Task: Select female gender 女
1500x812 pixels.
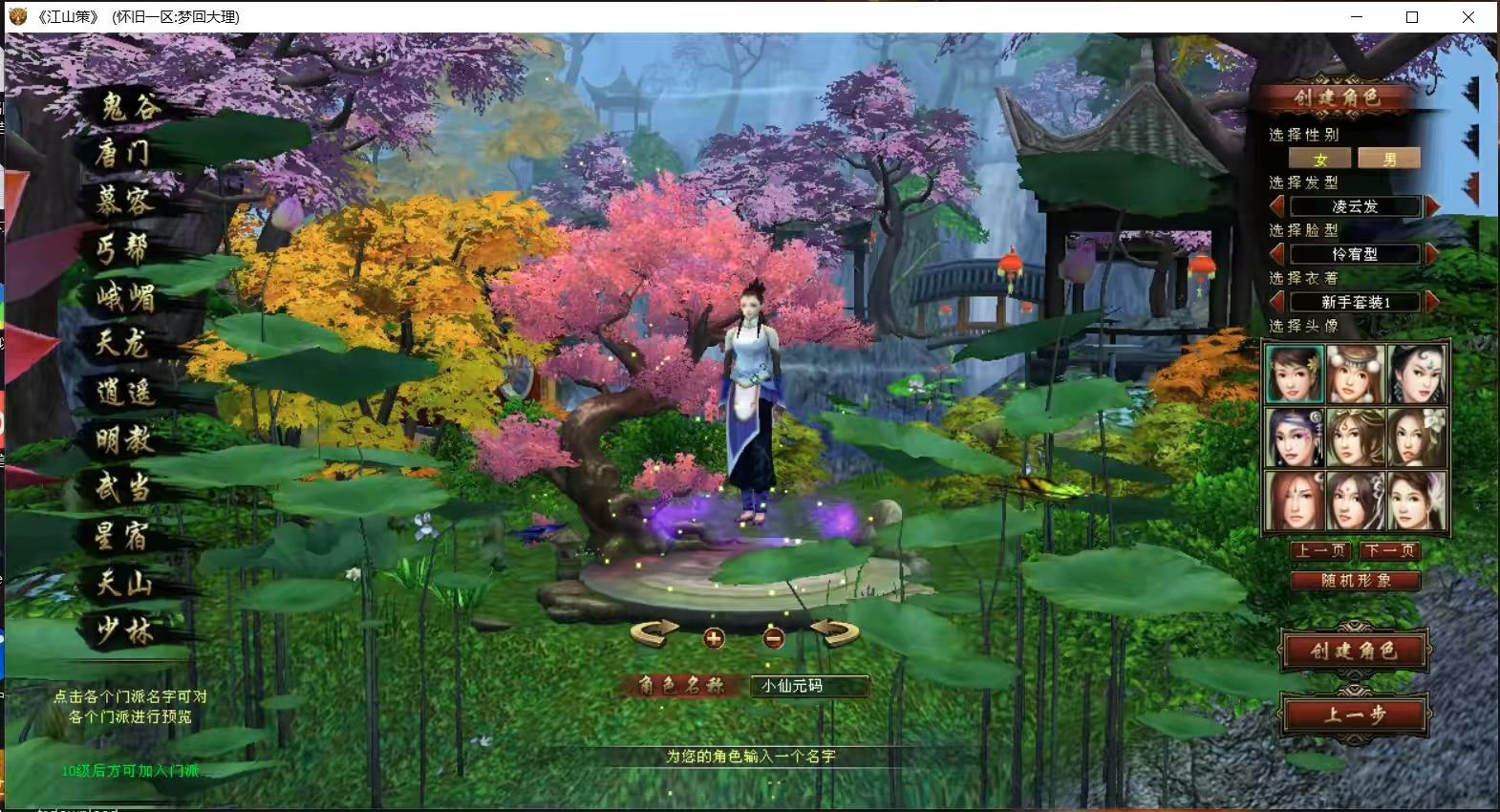Action: (x=1320, y=159)
